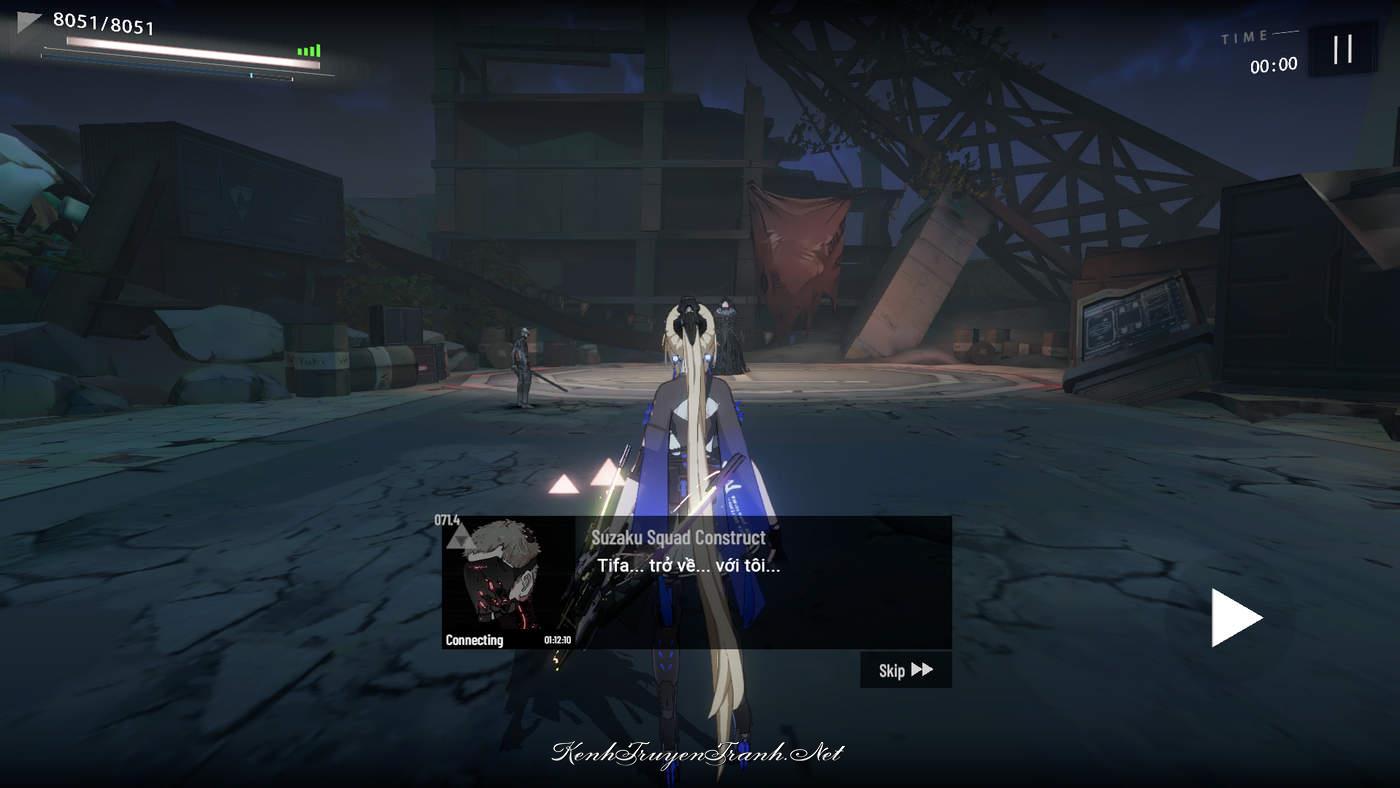
Task: Pause the game with the top-right button
Action: (1342, 49)
